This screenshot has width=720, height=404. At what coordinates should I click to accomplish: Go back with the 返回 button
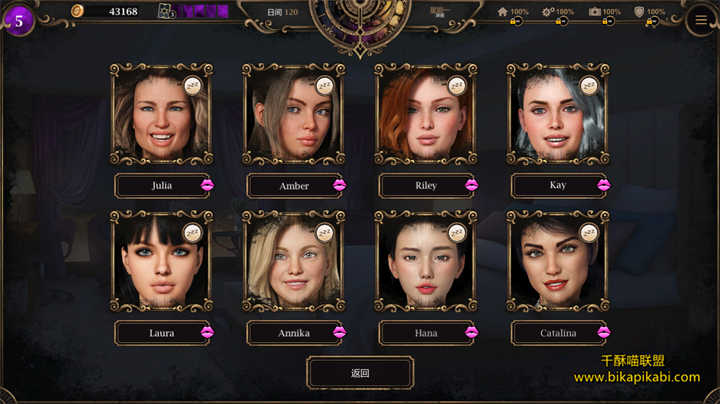tap(360, 373)
